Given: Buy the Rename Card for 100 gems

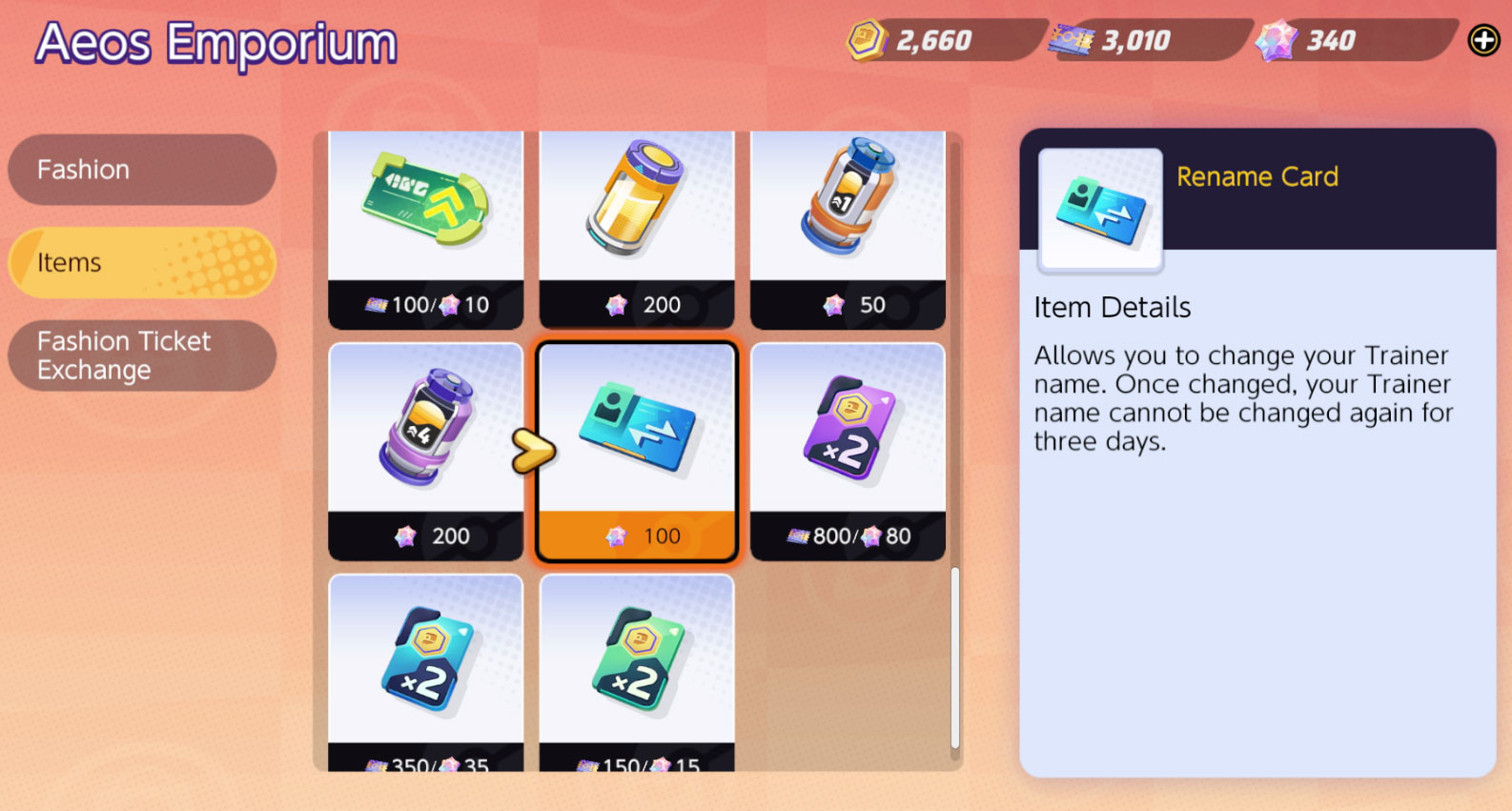Looking at the screenshot, I should click(x=636, y=536).
